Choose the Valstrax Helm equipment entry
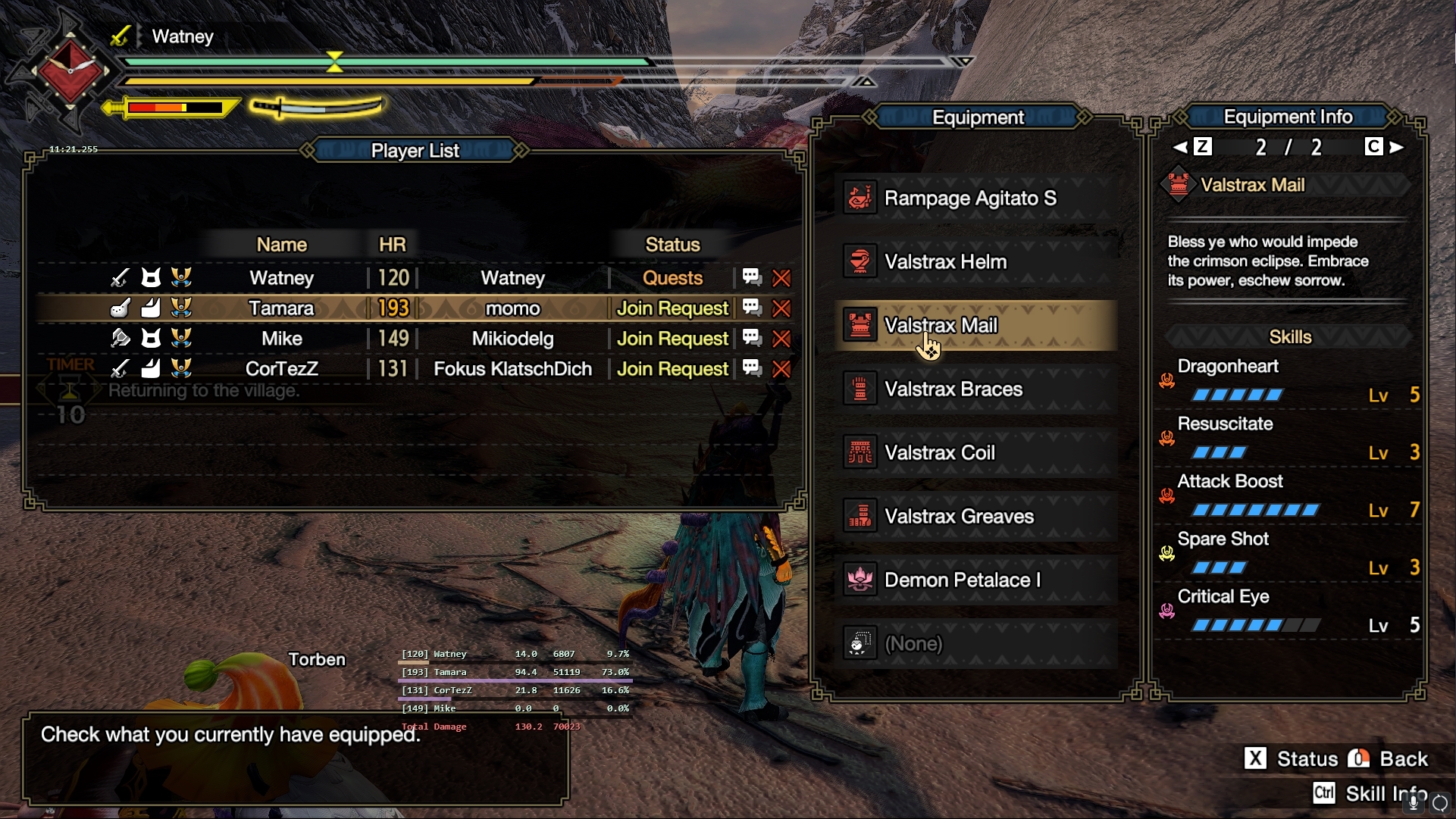Screen dimensions: 1456x819 976,262
